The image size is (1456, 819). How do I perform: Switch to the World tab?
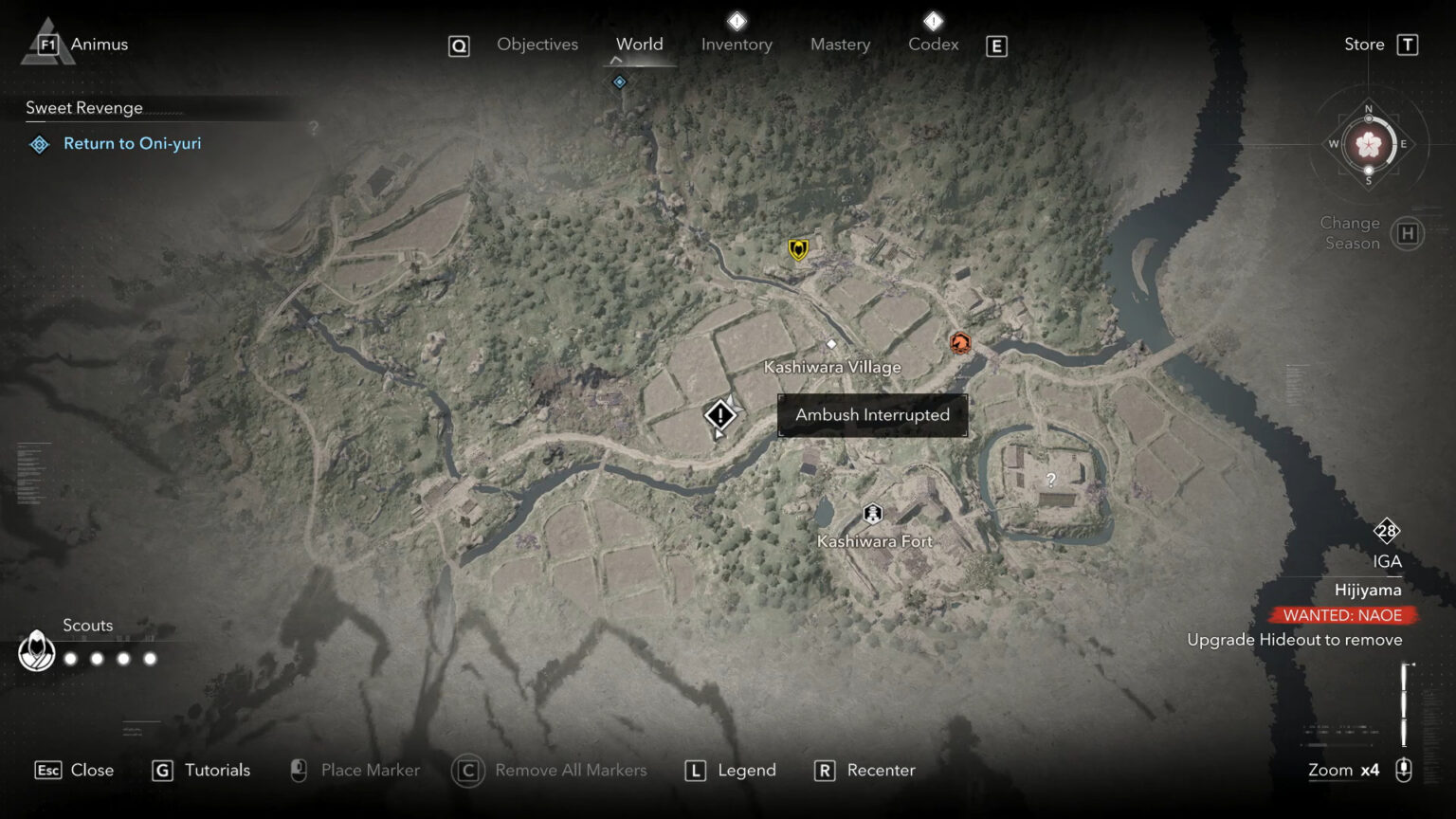click(x=640, y=45)
